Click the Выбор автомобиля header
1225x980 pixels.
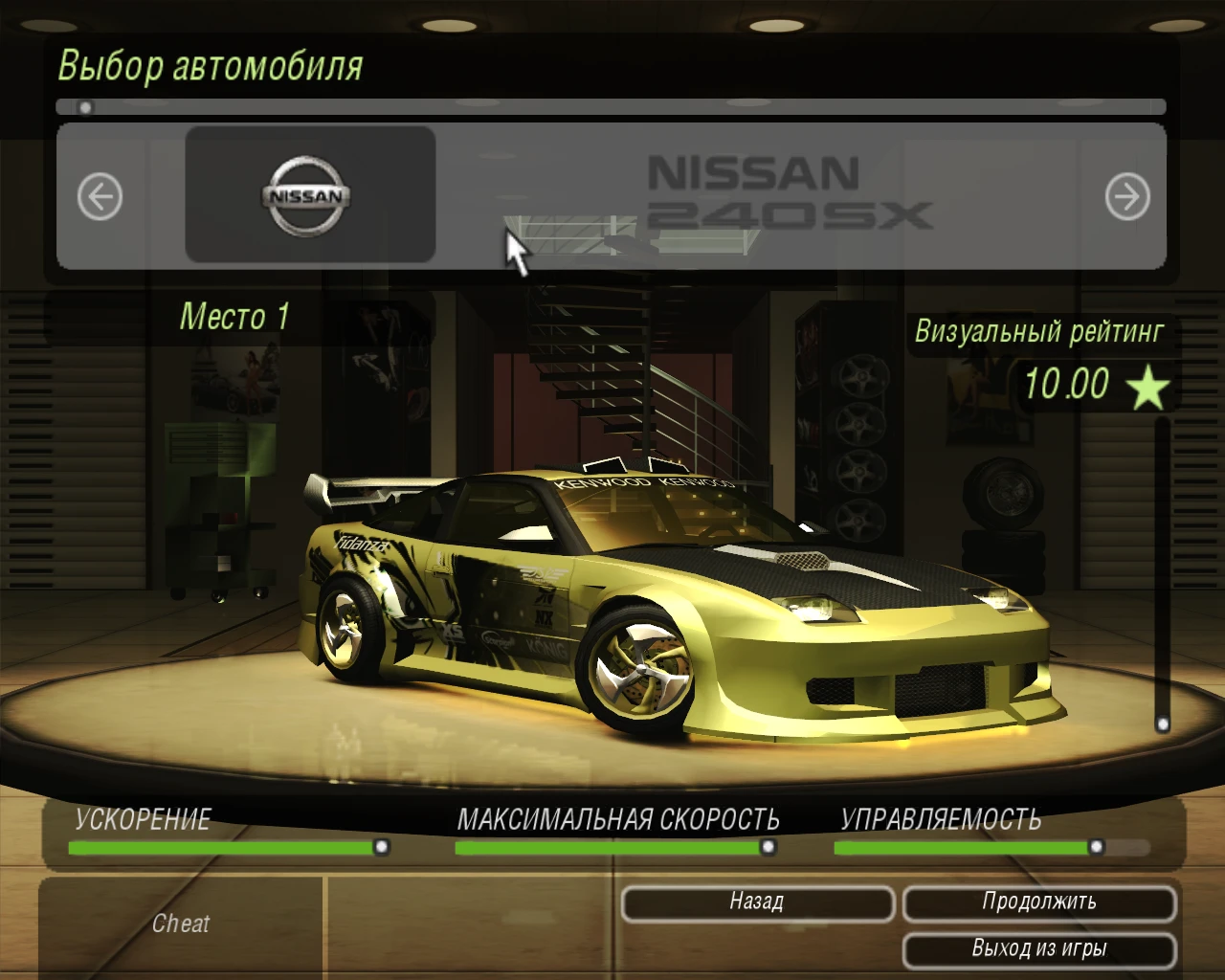coord(211,65)
